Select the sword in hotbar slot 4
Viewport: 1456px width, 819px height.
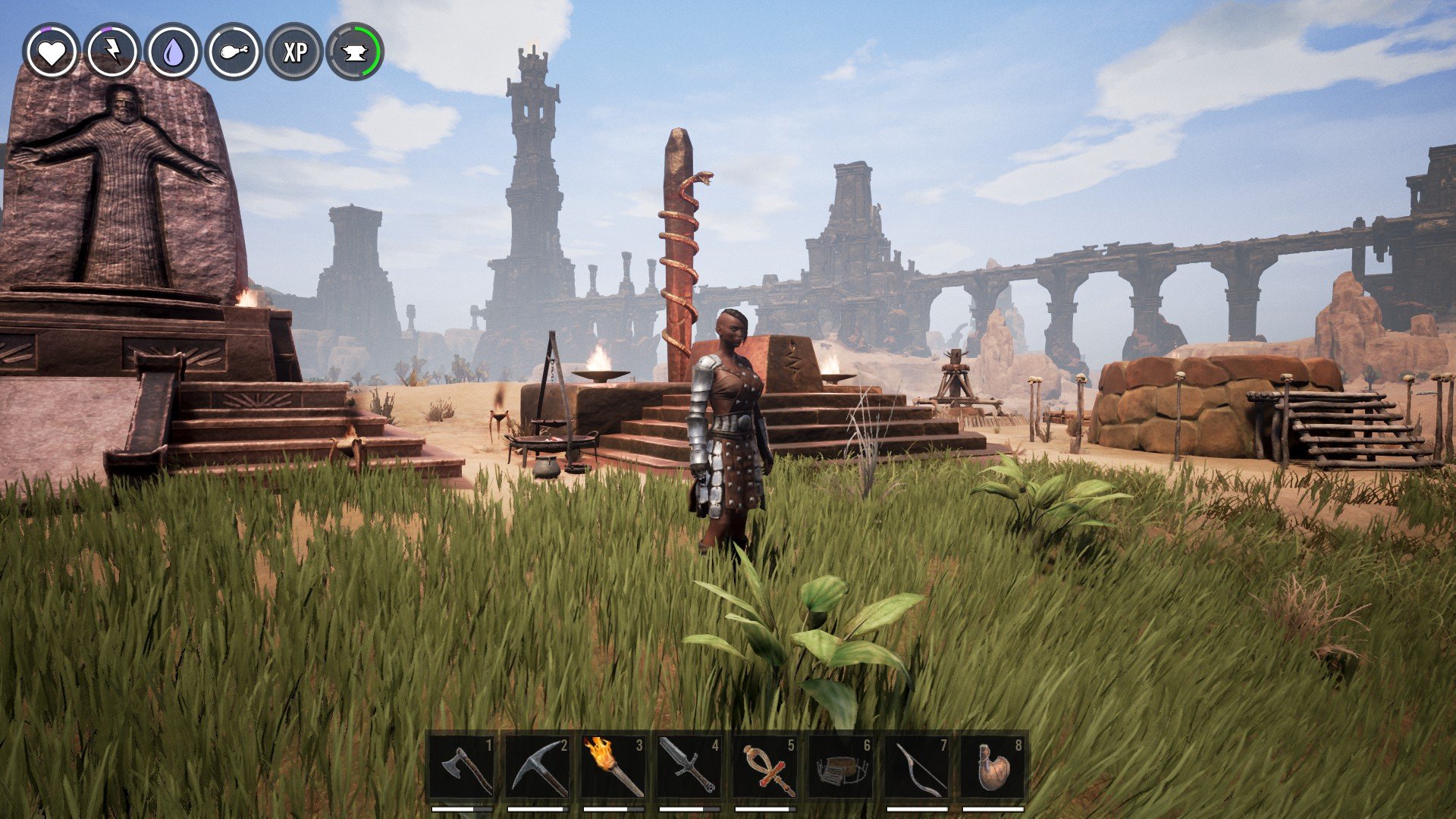coord(690,767)
